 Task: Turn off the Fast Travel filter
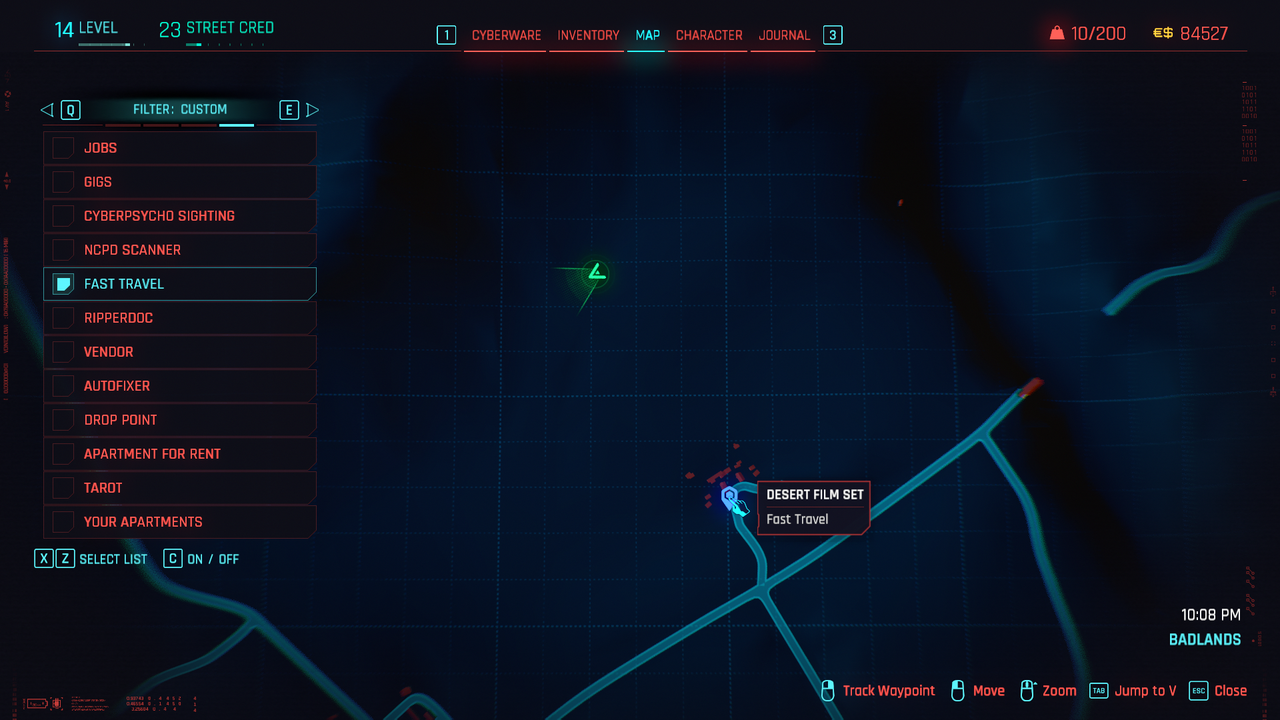coord(64,284)
